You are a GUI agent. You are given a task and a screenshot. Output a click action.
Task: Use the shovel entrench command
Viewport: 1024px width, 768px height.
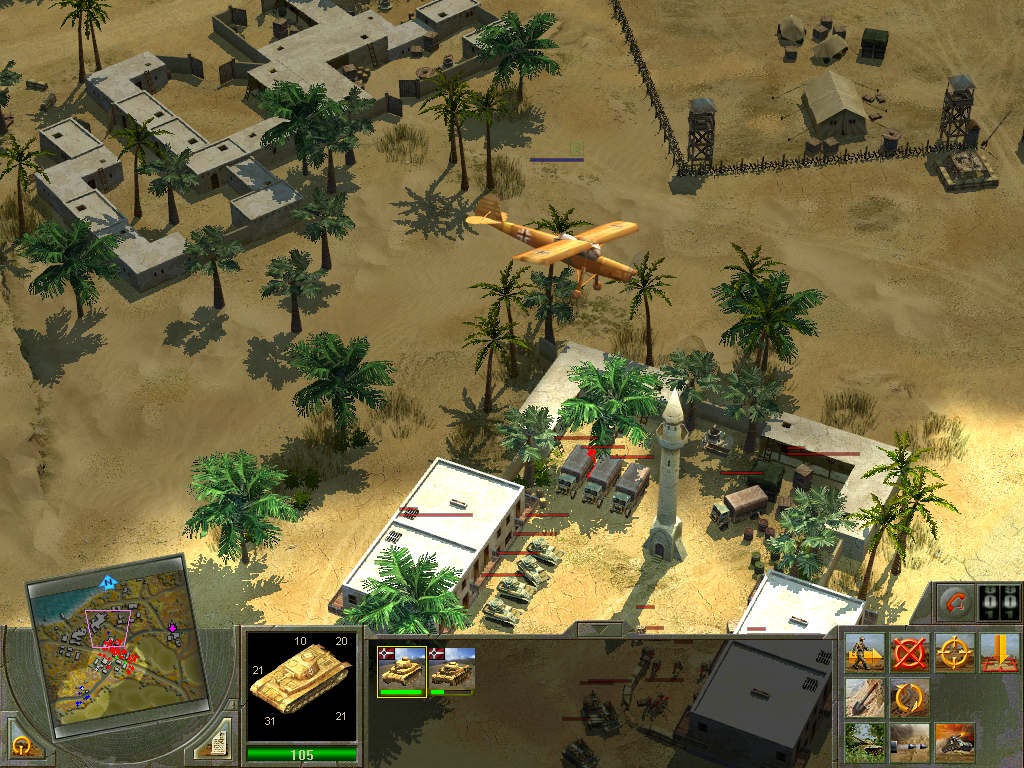(x=864, y=697)
